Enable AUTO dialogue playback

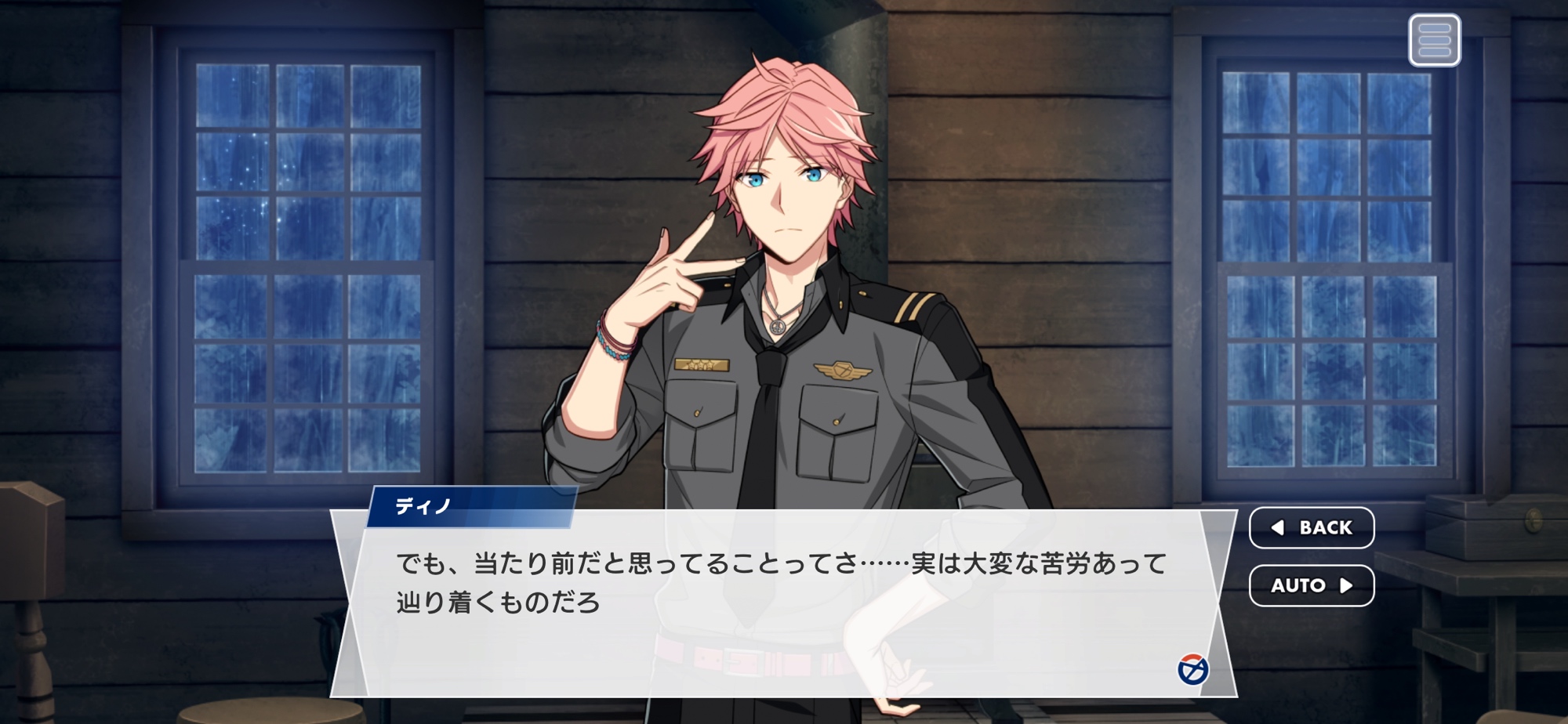[1311, 585]
